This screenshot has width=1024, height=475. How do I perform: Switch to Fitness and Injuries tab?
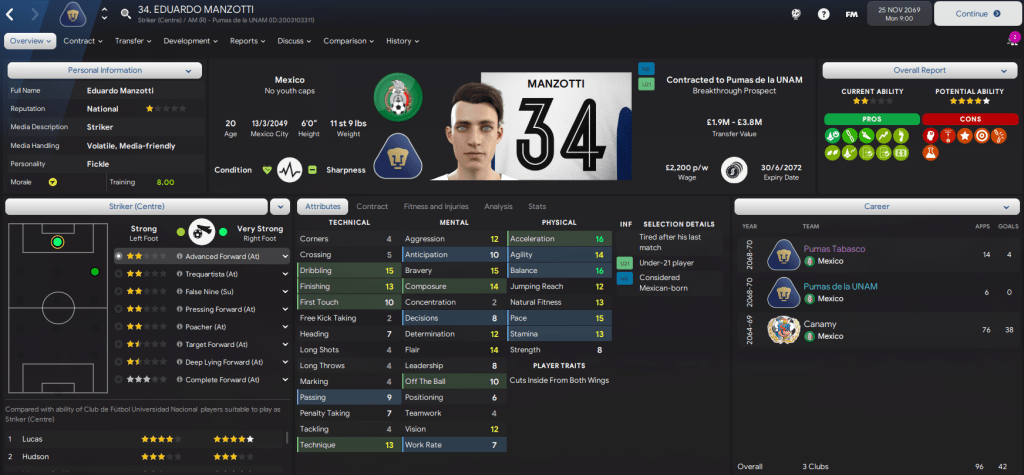coord(435,206)
